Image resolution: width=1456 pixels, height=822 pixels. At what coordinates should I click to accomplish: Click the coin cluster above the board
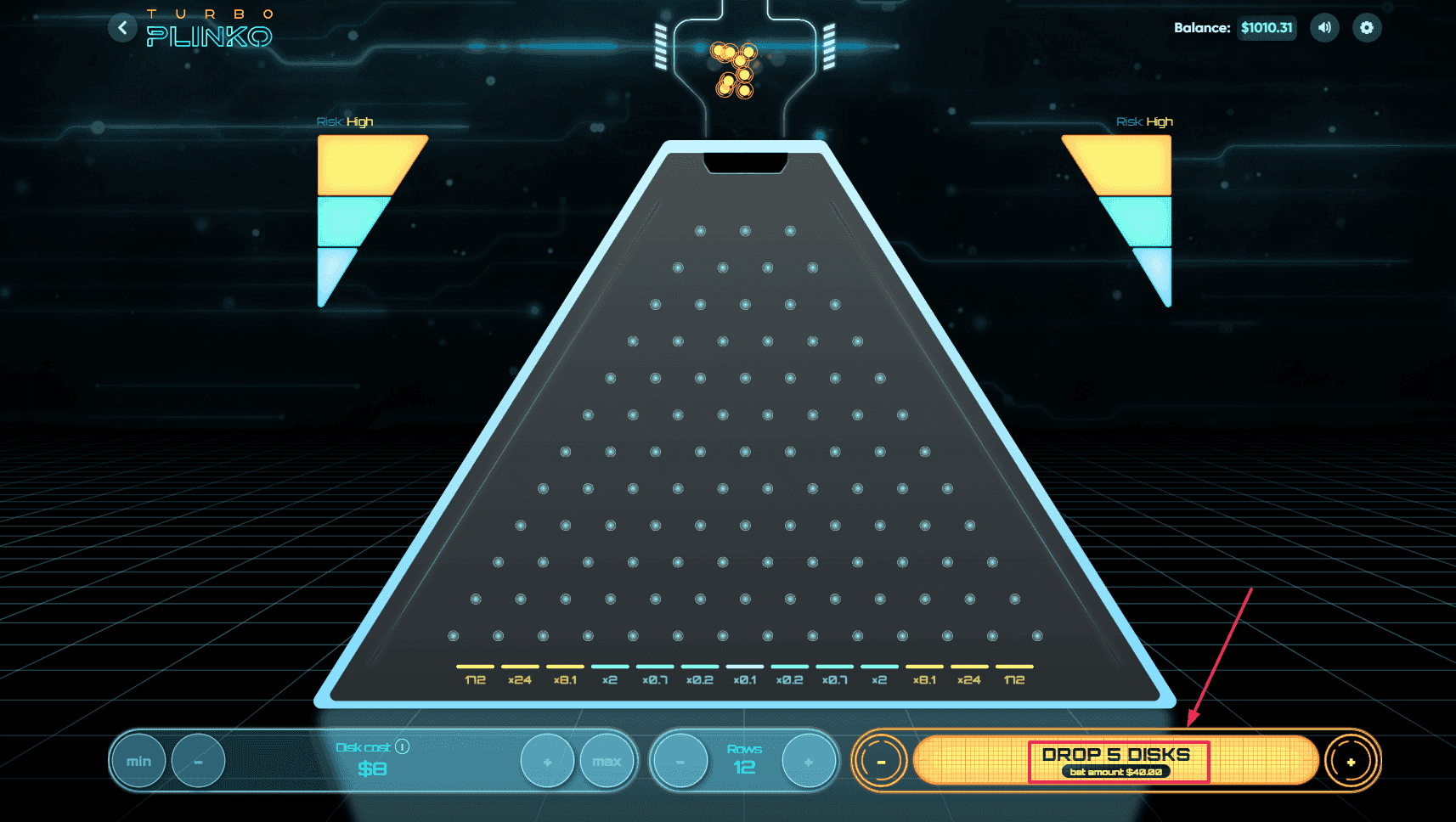pyautogui.click(x=735, y=72)
